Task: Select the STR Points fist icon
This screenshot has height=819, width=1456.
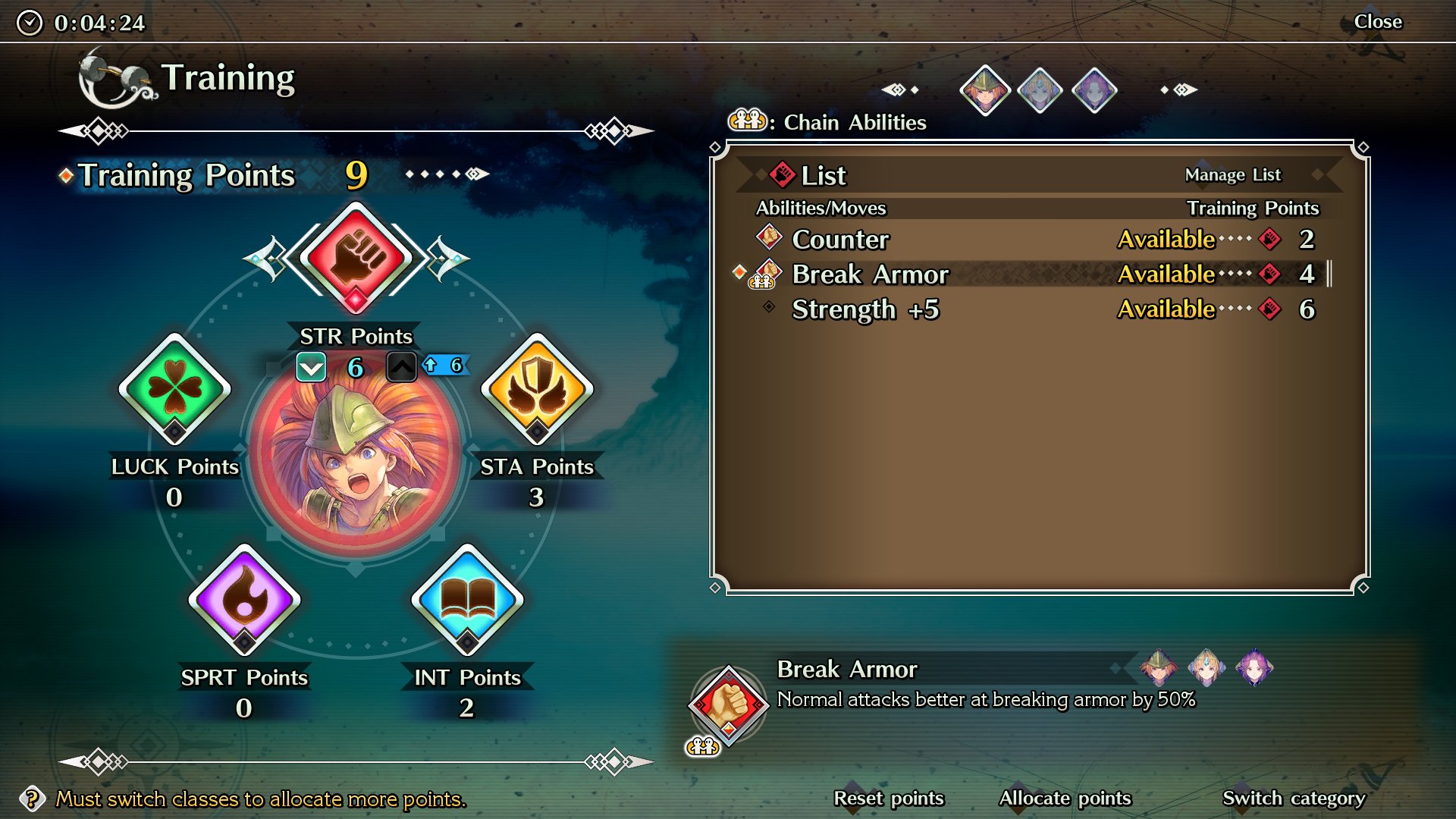Action: (x=356, y=256)
